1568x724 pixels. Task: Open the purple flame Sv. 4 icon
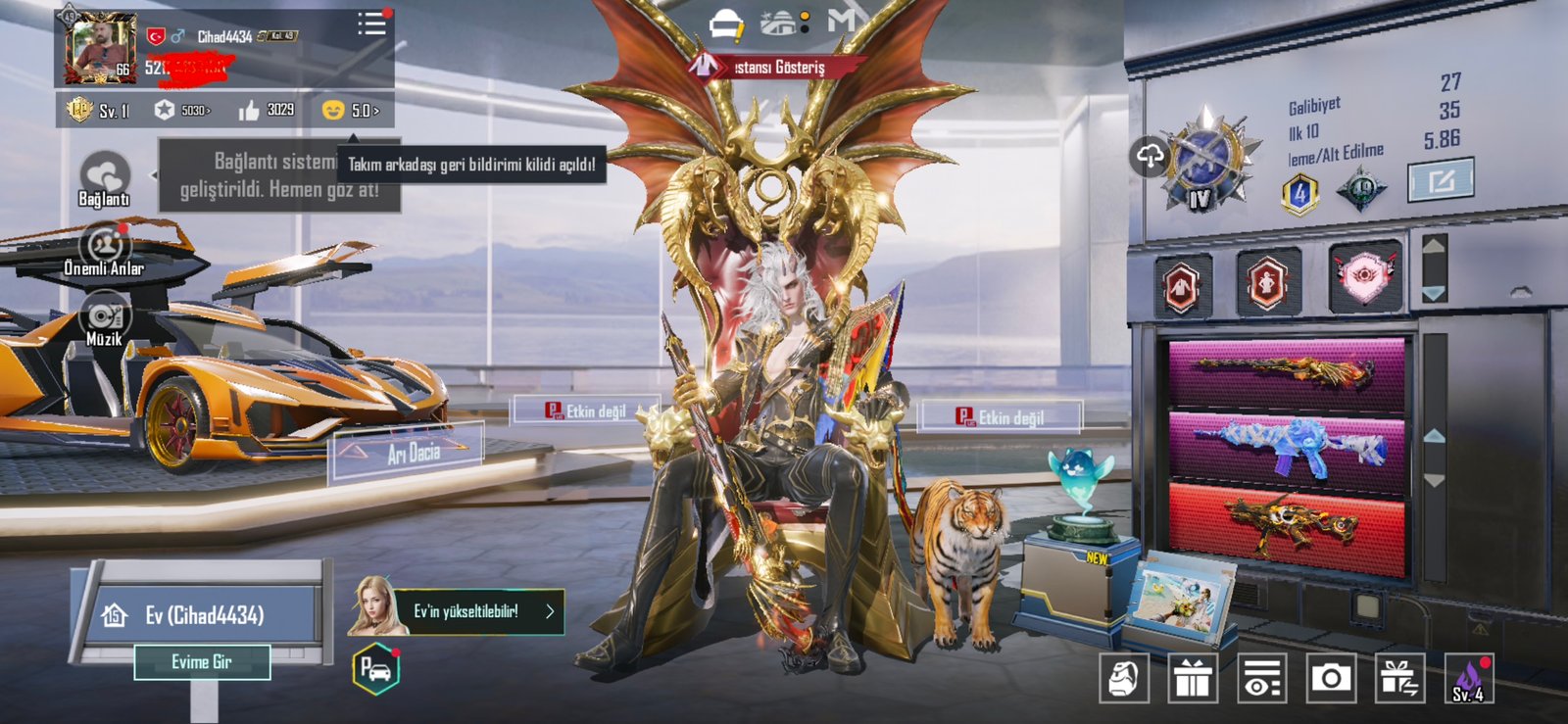[1468, 677]
